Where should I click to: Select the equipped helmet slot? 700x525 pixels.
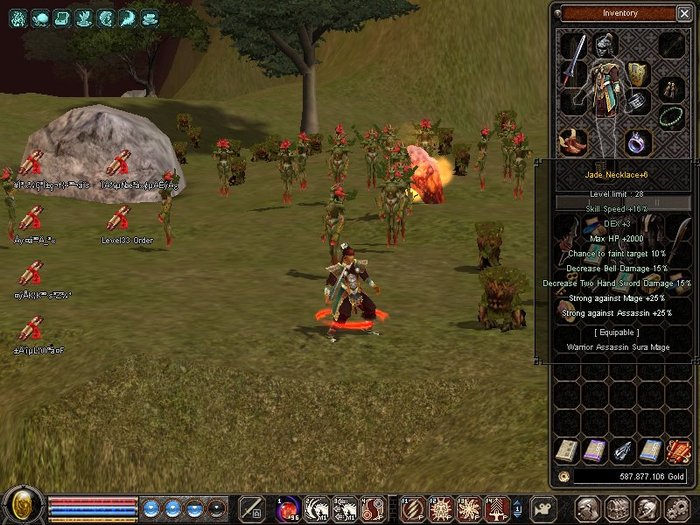point(605,44)
